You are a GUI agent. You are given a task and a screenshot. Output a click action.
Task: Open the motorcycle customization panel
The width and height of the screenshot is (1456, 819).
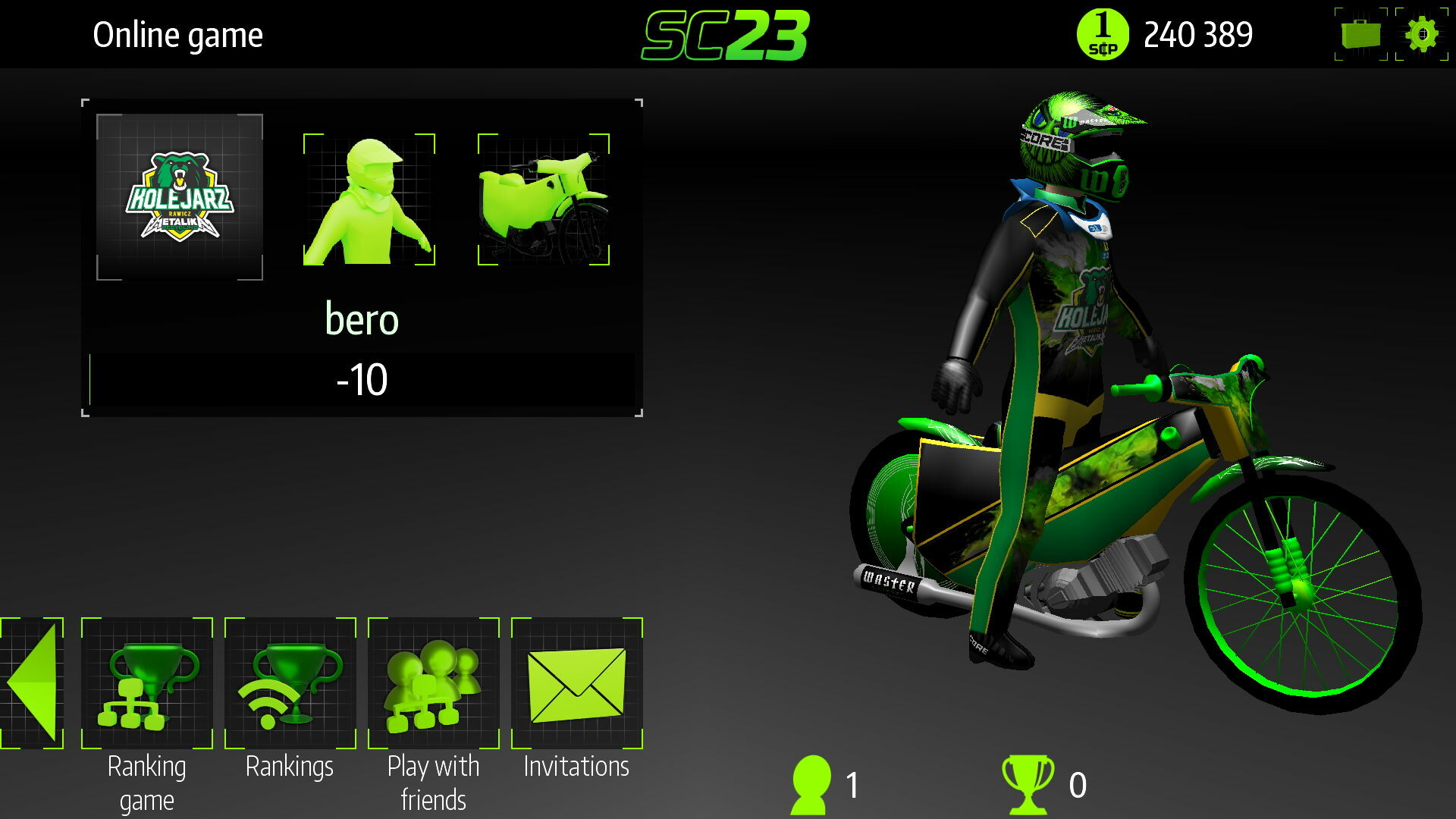pos(541,199)
